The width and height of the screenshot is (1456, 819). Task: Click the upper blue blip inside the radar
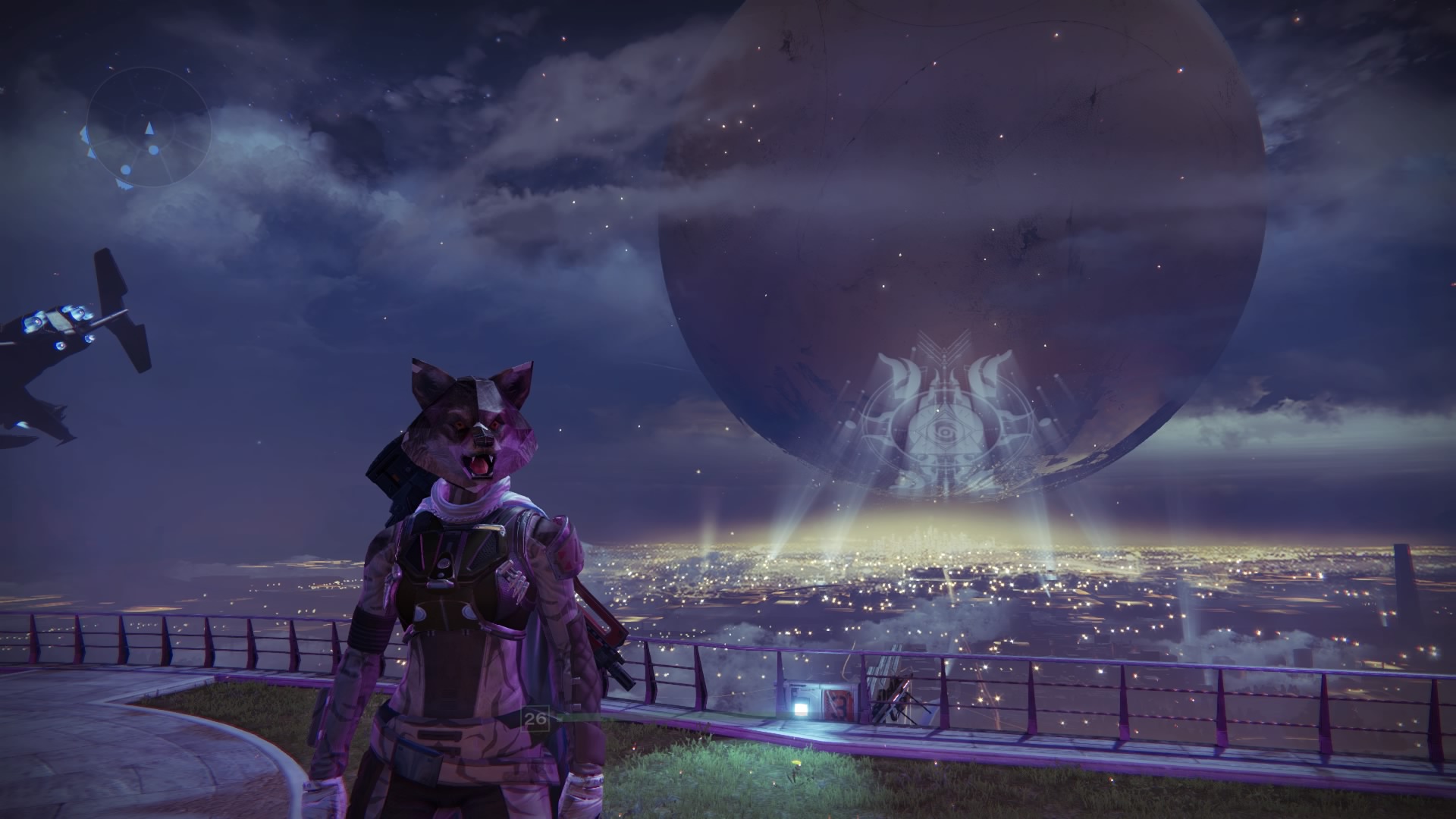pyautogui.click(x=153, y=150)
